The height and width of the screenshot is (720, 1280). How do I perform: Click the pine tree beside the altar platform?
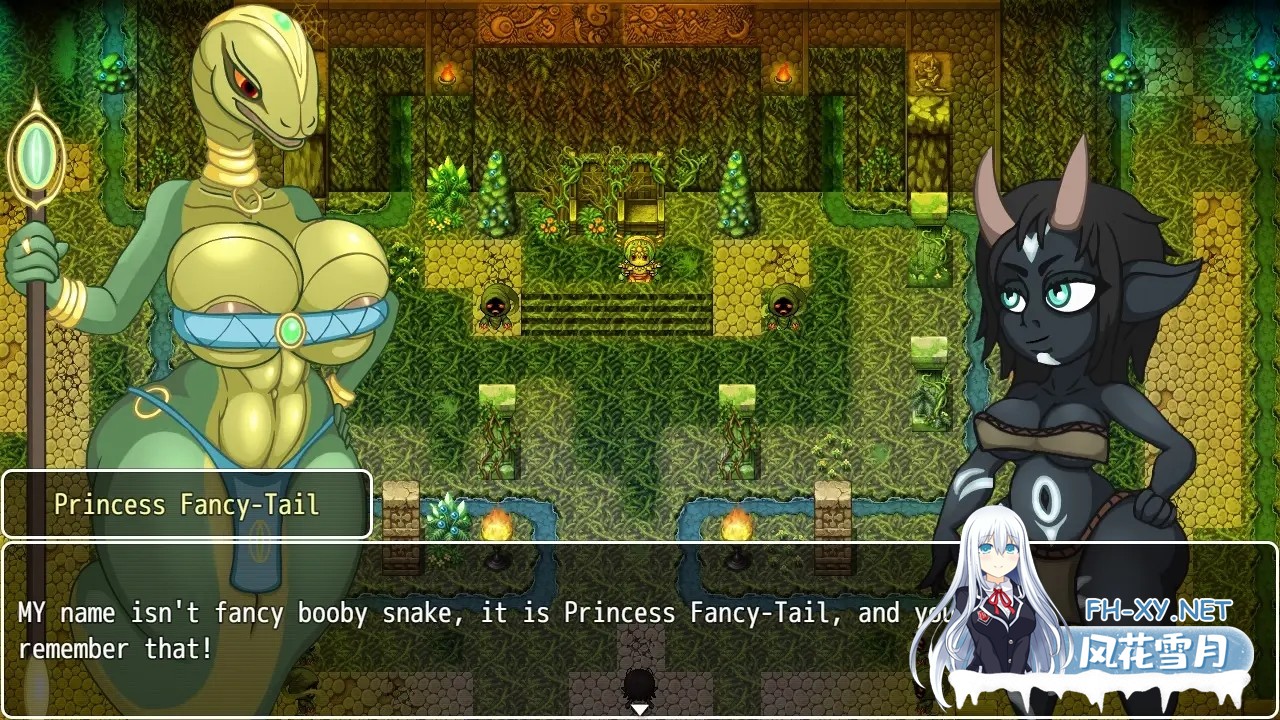coord(735,195)
